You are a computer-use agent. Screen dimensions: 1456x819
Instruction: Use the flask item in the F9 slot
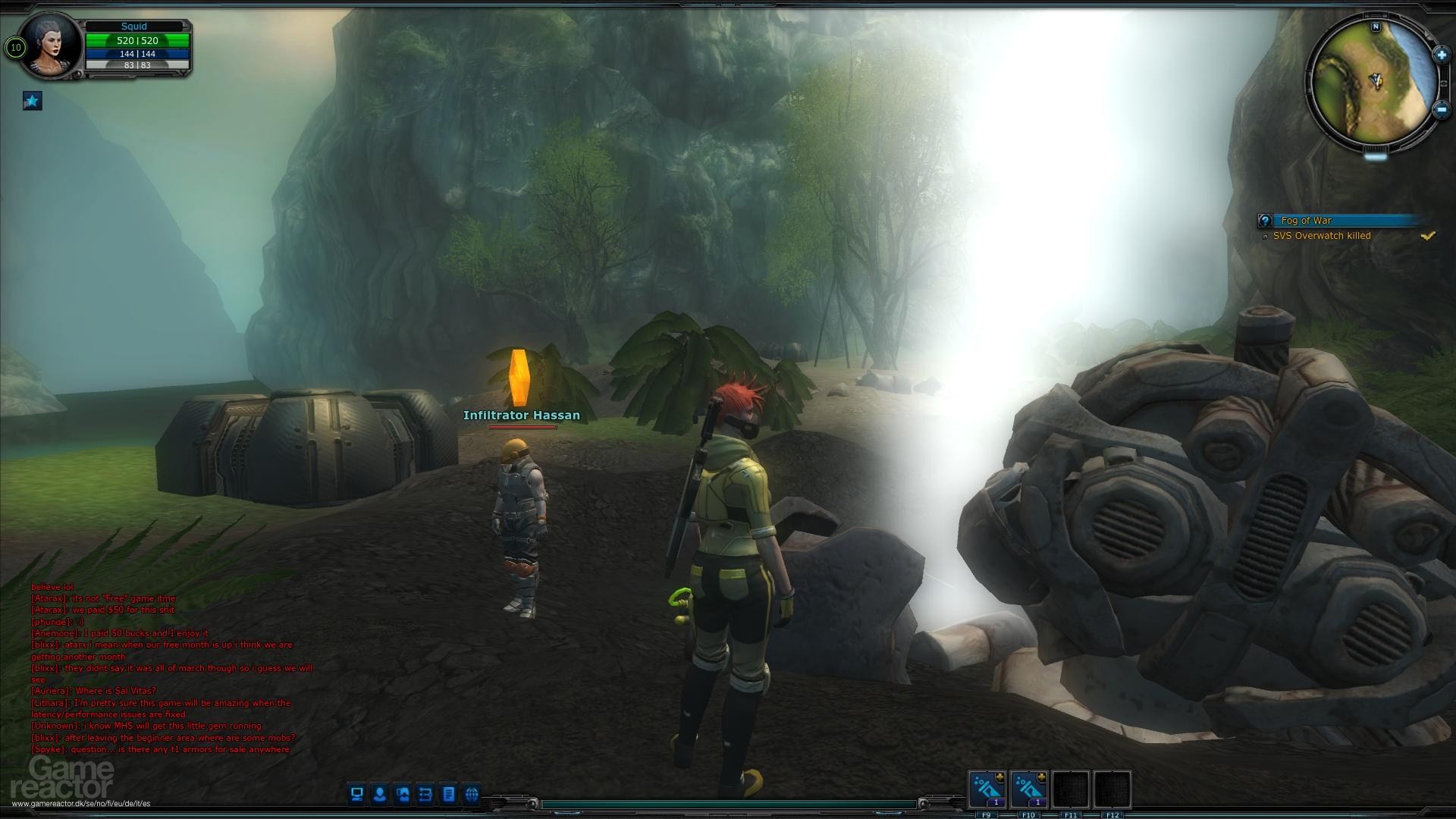pyautogui.click(x=987, y=789)
